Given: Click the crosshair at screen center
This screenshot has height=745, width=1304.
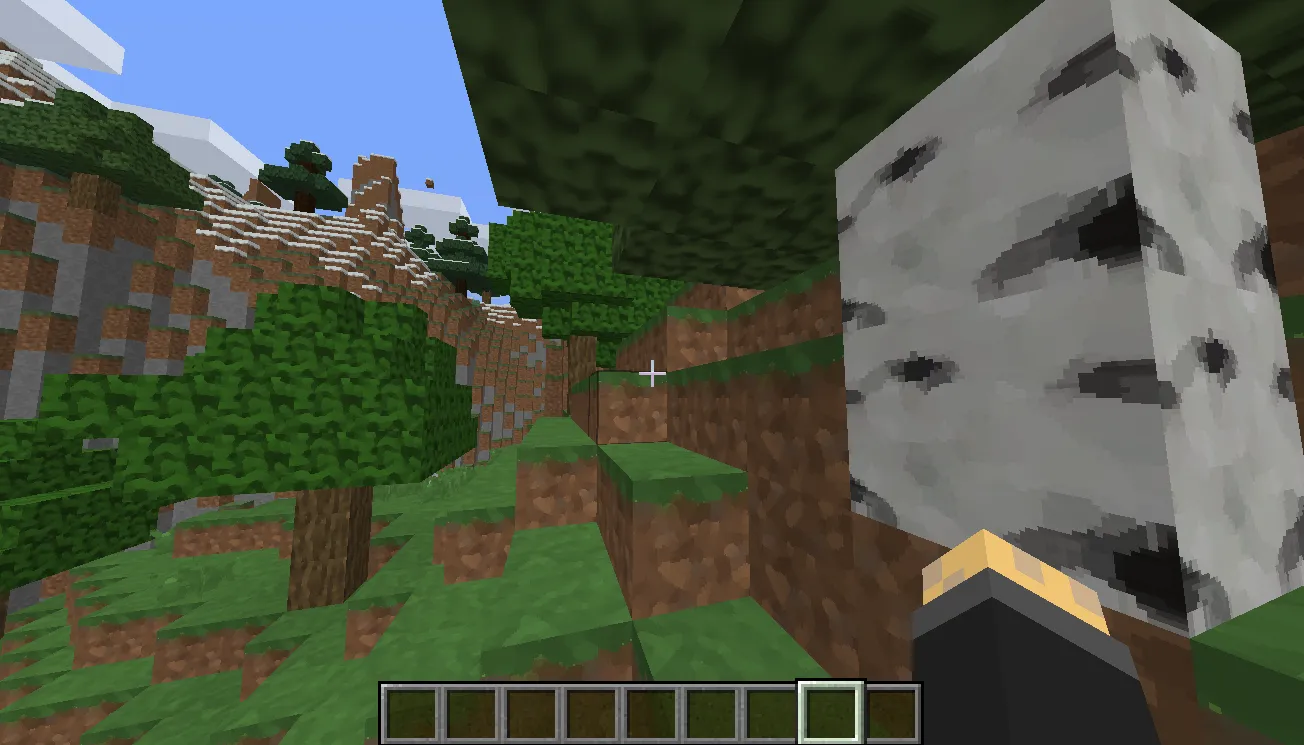Looking at the screenshot, I should pos(652,372).
